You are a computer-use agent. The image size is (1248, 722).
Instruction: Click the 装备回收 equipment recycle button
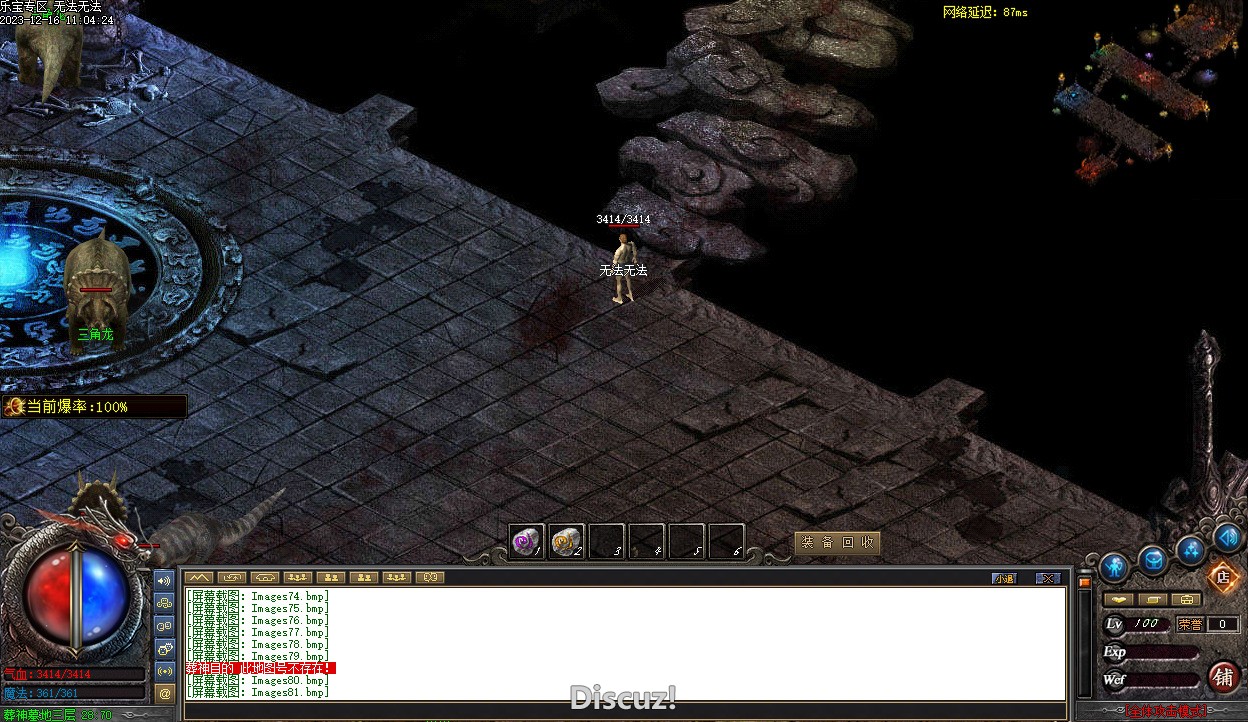[837, 542]
